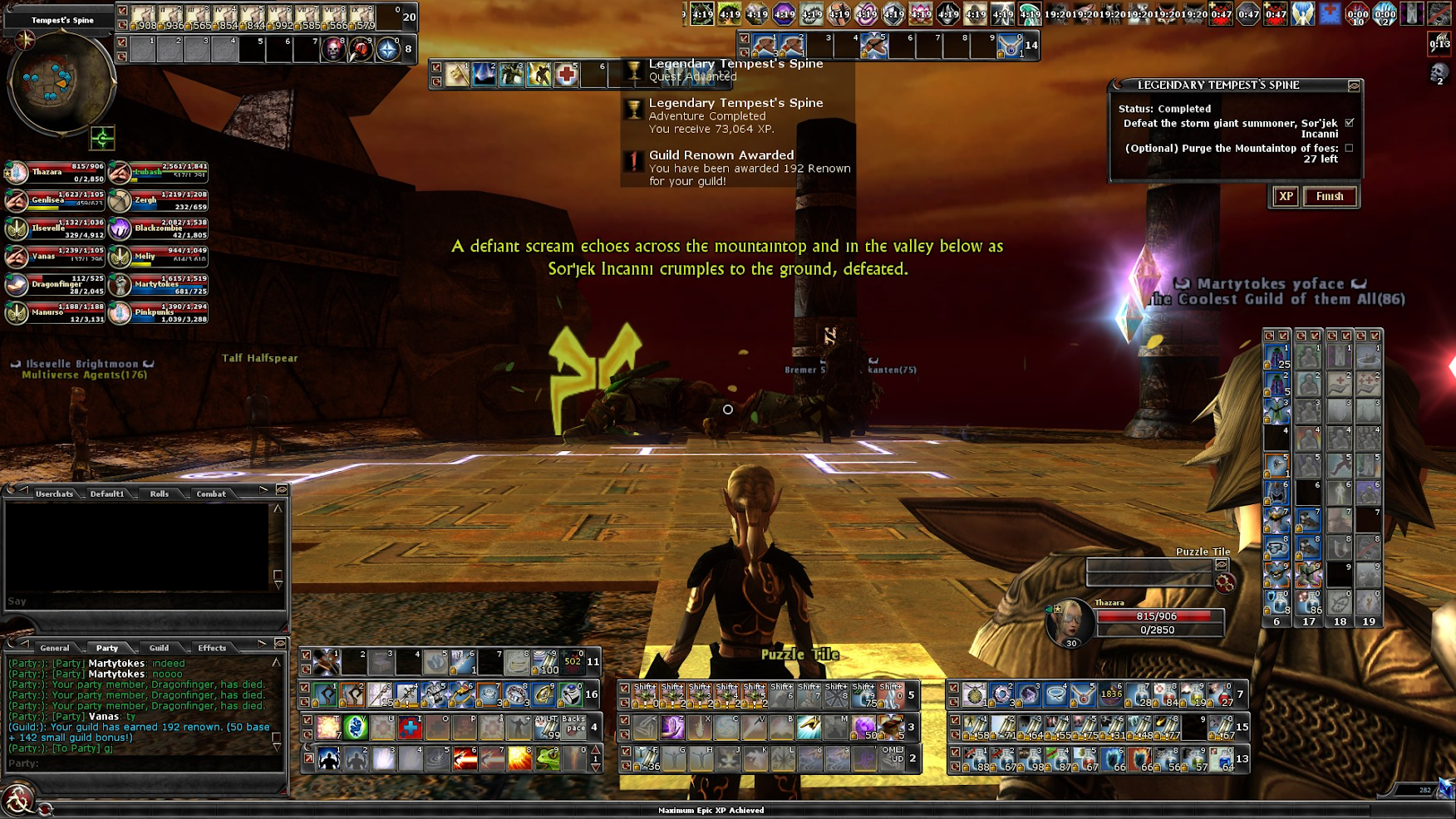Toggle the quest objective panel eye button
1456x819 pixels.
1354,86
